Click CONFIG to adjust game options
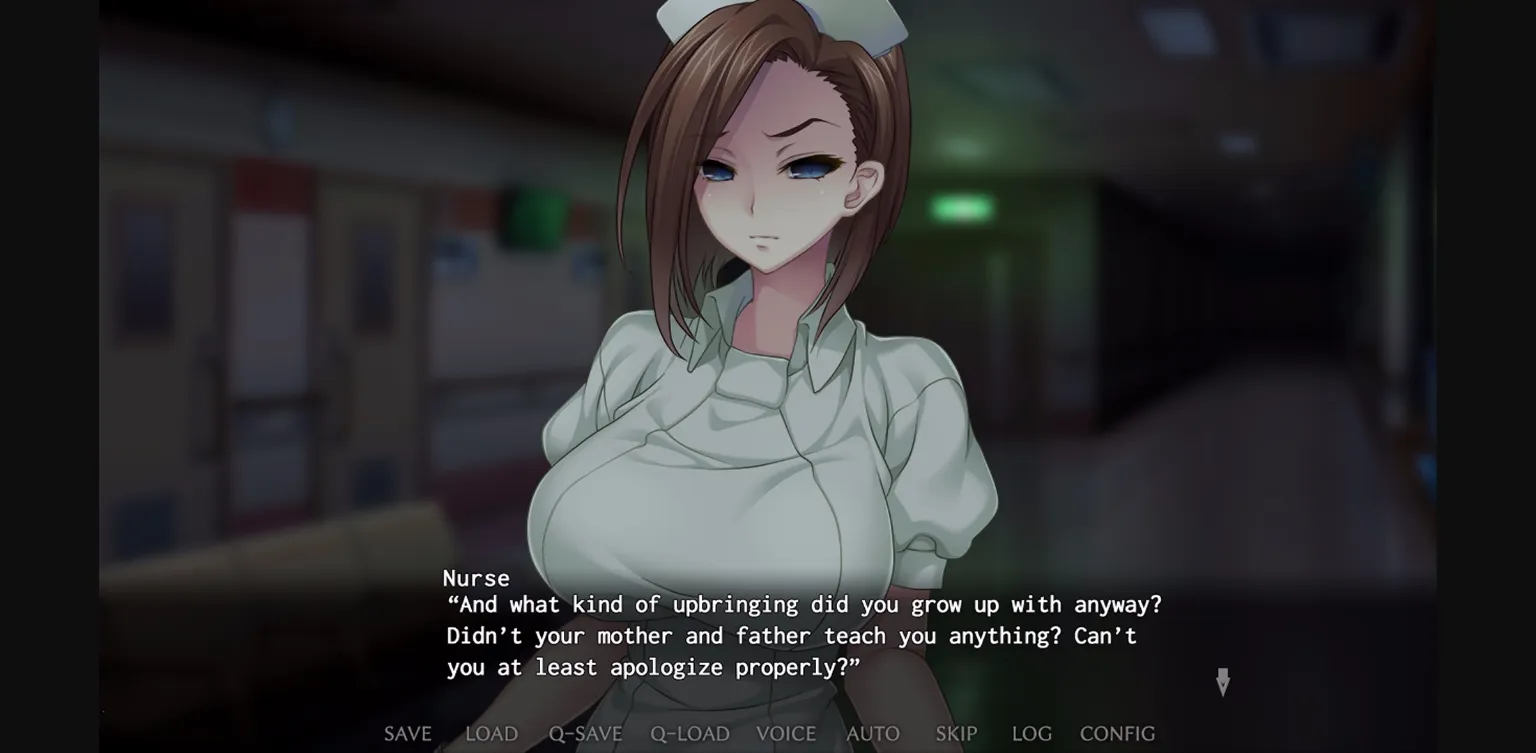Viewport: 1536px width, 753px height. point(1120,733)
